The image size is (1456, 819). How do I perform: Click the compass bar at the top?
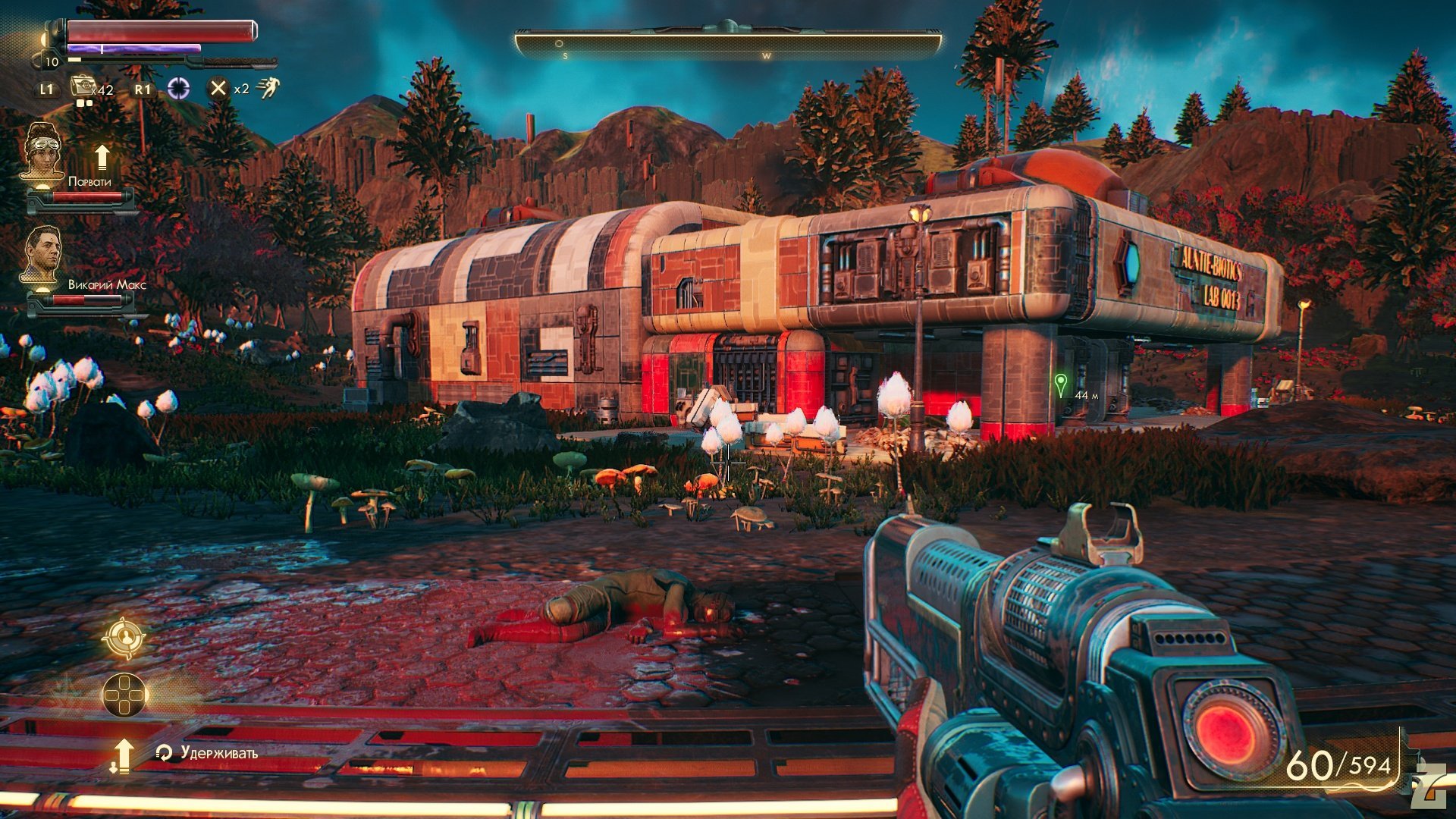coord(728,44)
